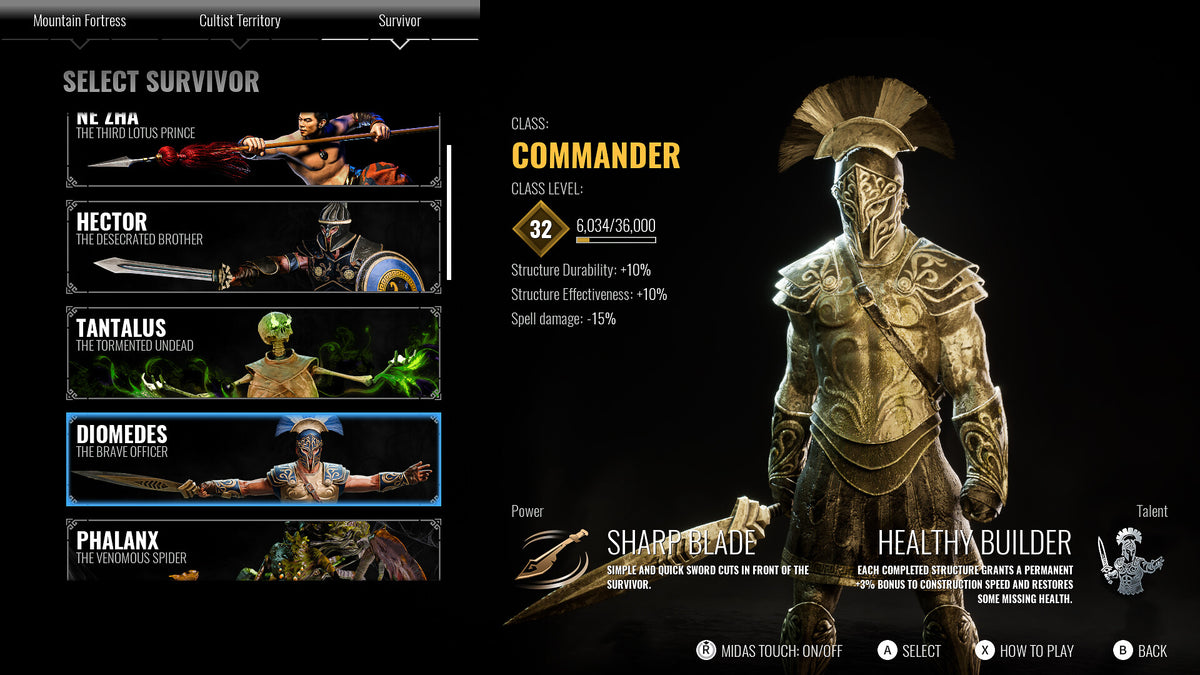Image resolution: width=1200 pixels, height=675 pixels.
Task: Select the Survivor tab
Action: pos(400,21)
